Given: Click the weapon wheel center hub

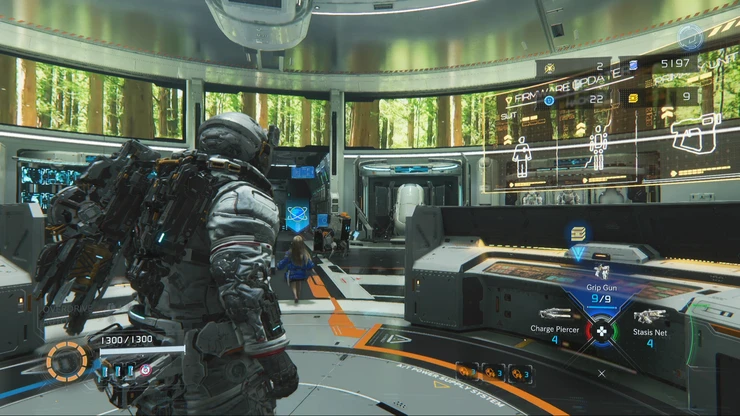Looking at the screenshot, I should [601, 331].
